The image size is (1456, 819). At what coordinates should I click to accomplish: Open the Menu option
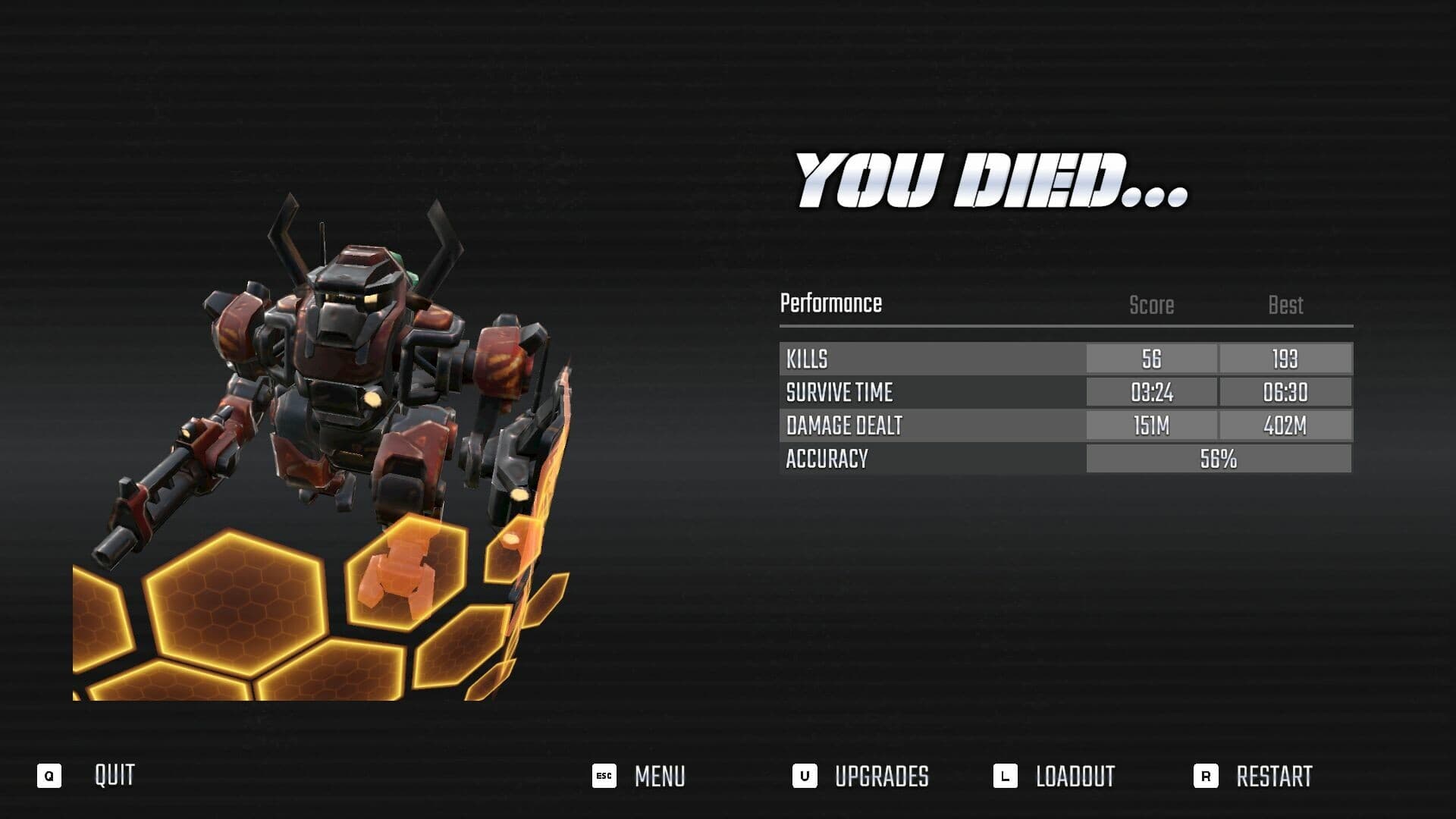coord(658,777)
